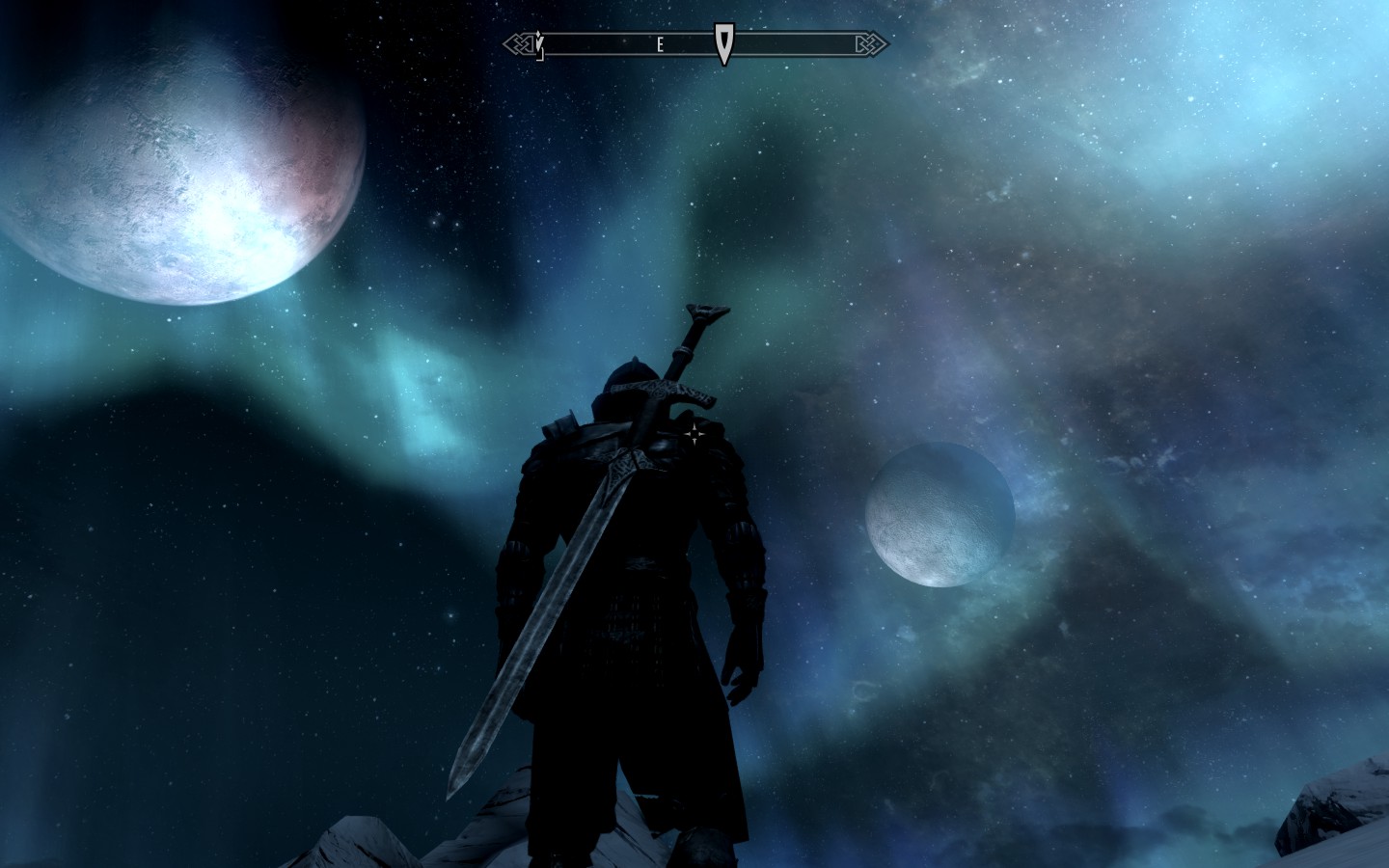Click the East letter on the compass bar

coord(660,44)
